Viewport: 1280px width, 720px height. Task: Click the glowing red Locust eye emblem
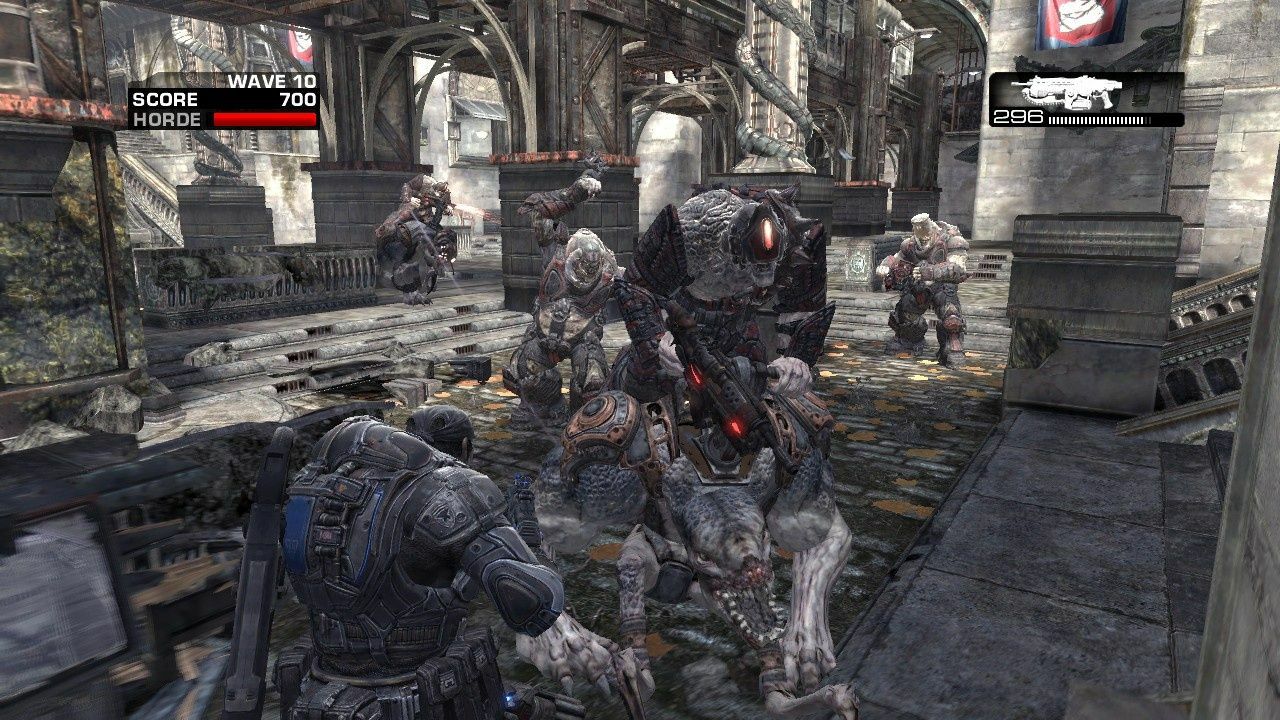[768, 230]
